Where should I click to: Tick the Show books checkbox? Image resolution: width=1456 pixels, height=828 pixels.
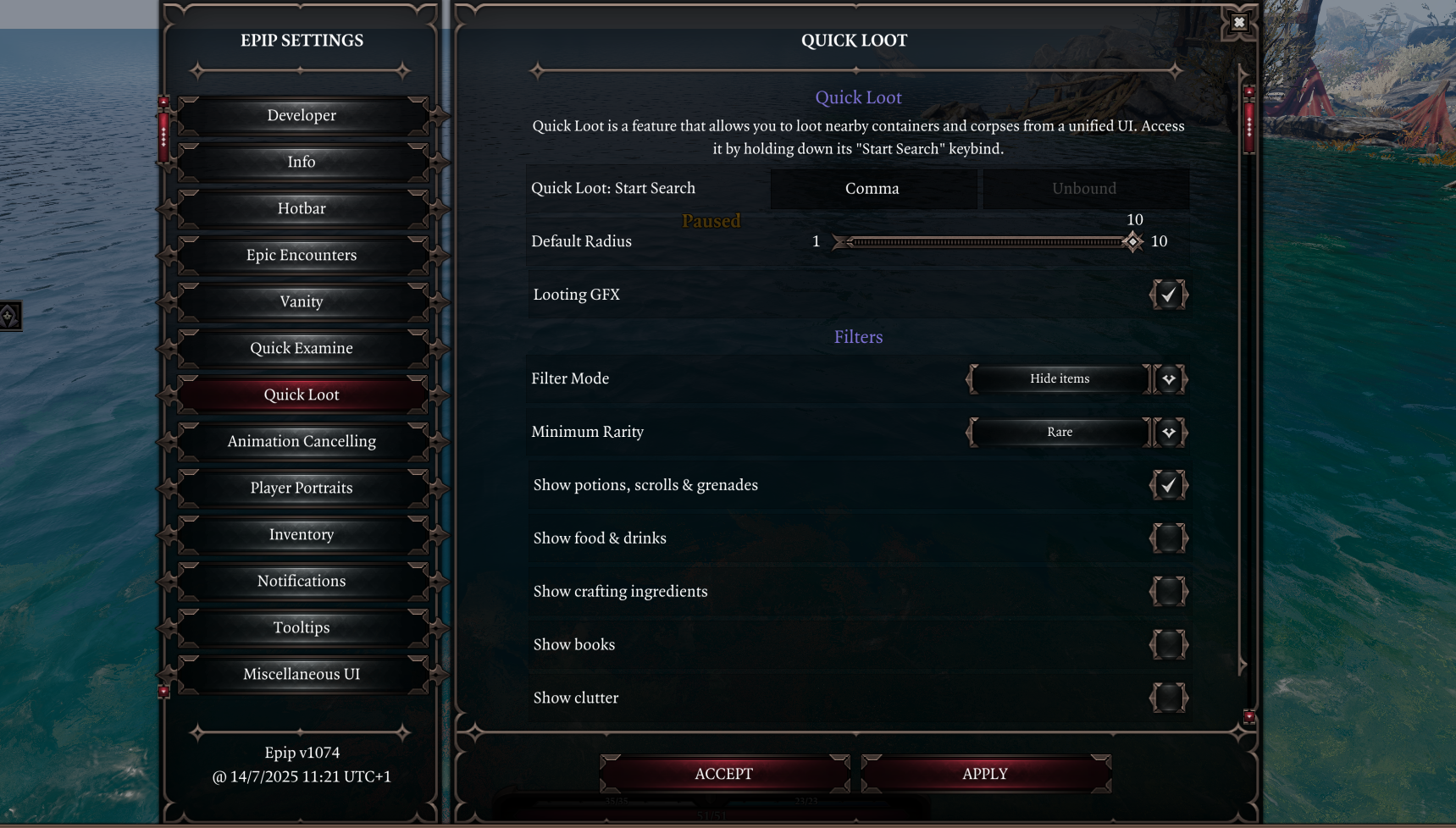[x=1168, y=645]
